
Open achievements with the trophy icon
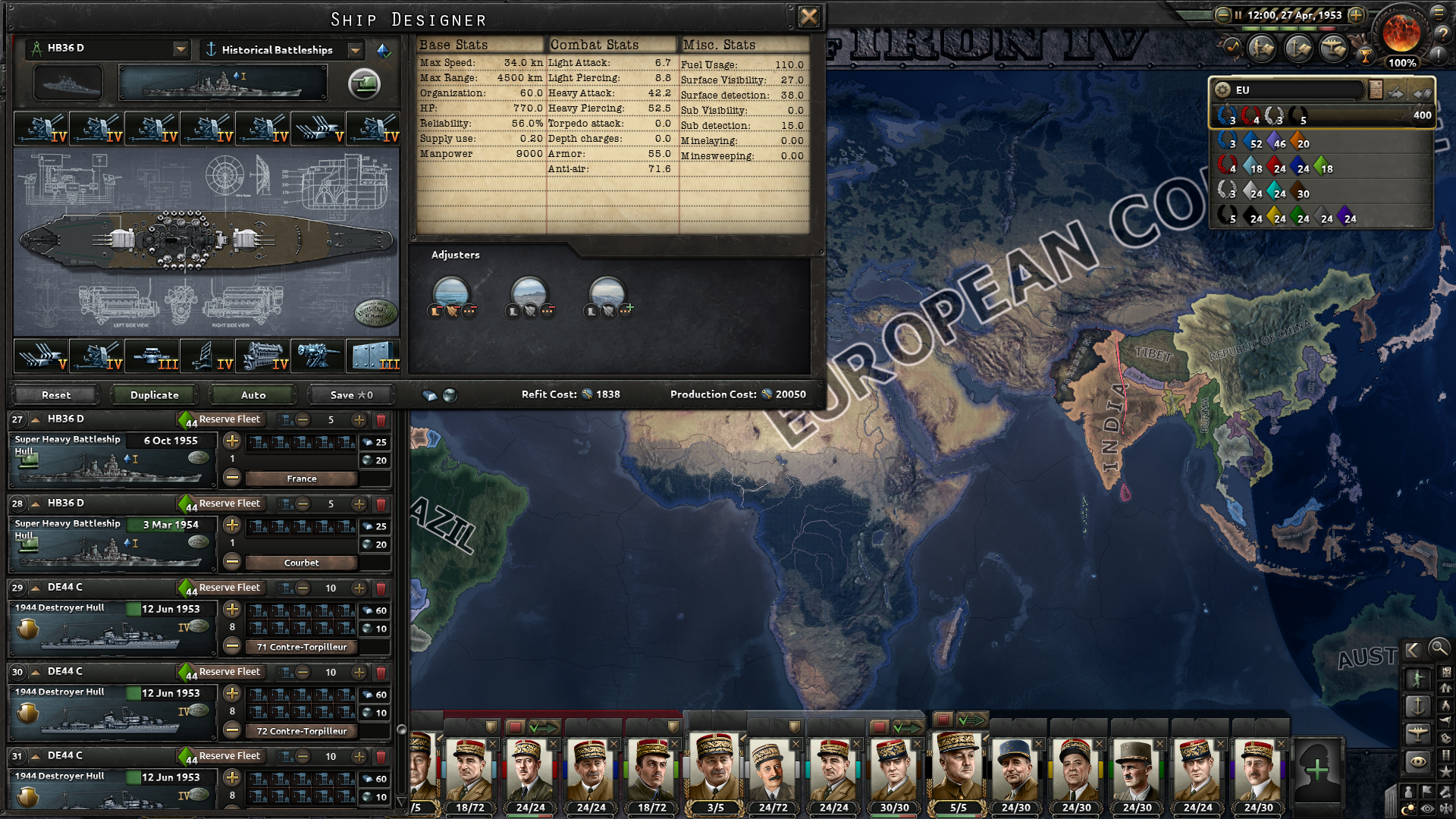1364,55
